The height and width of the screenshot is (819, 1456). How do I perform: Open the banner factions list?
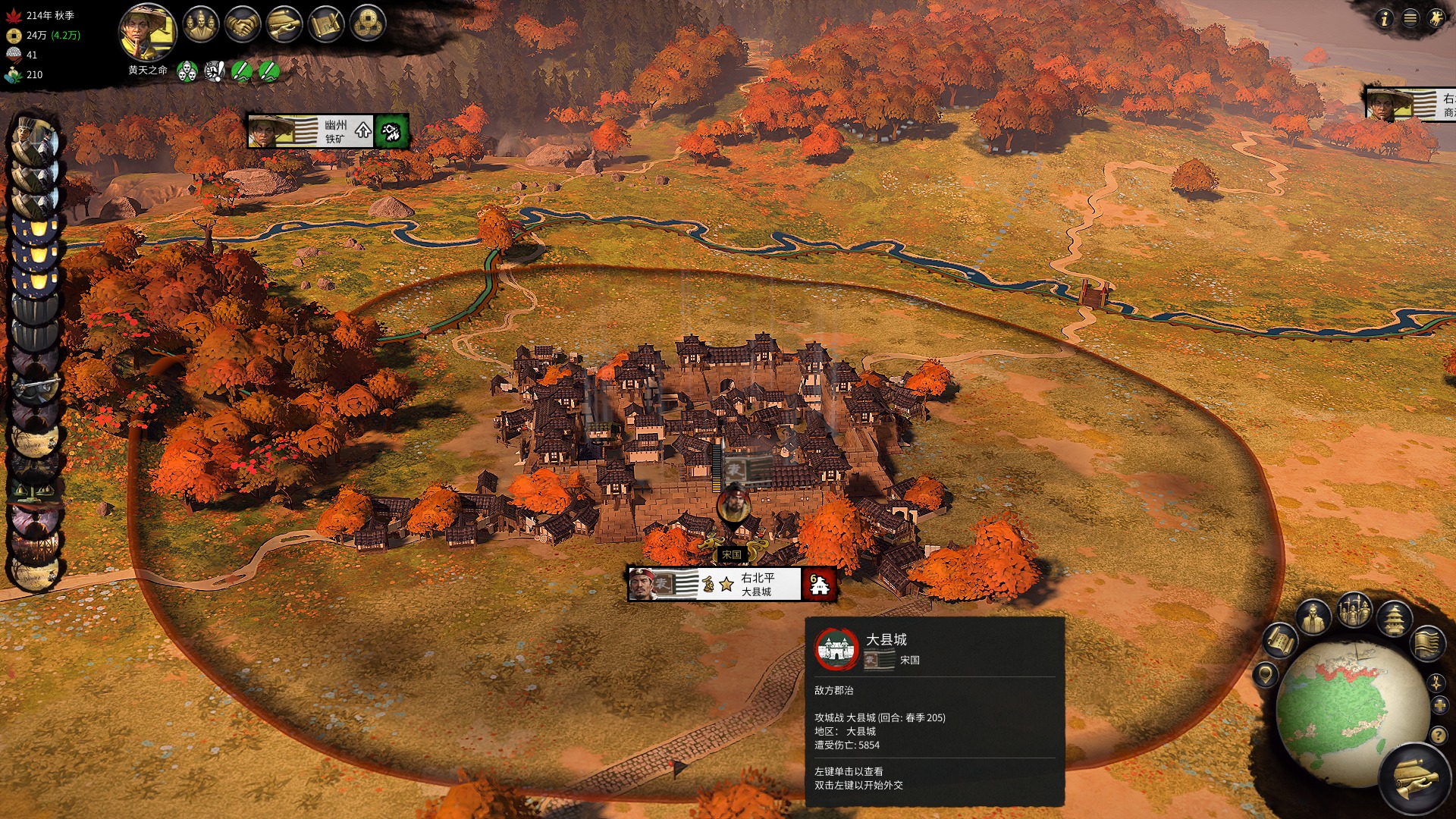1427,642
